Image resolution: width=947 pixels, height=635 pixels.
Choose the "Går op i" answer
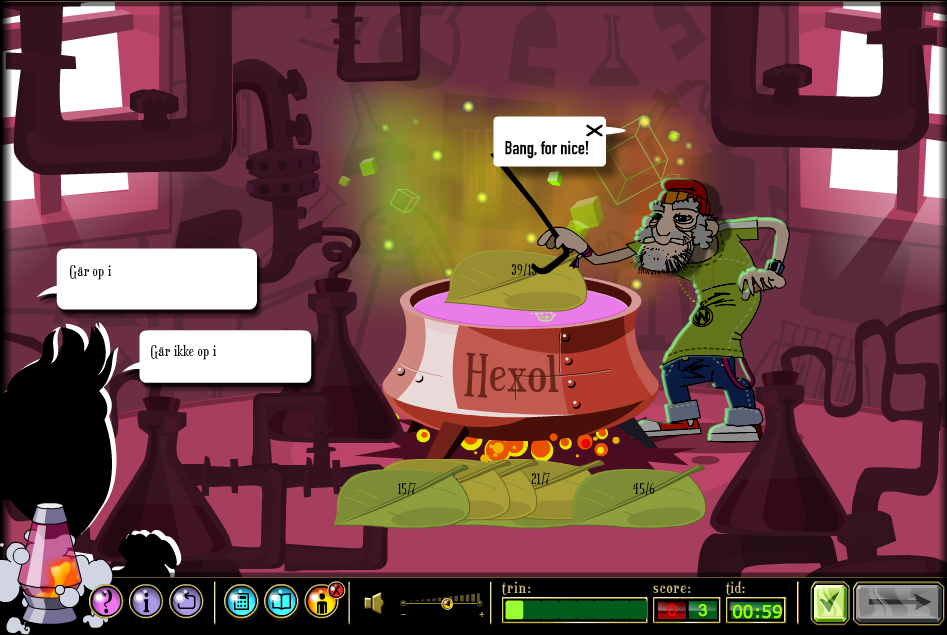(x=157, y=279)
